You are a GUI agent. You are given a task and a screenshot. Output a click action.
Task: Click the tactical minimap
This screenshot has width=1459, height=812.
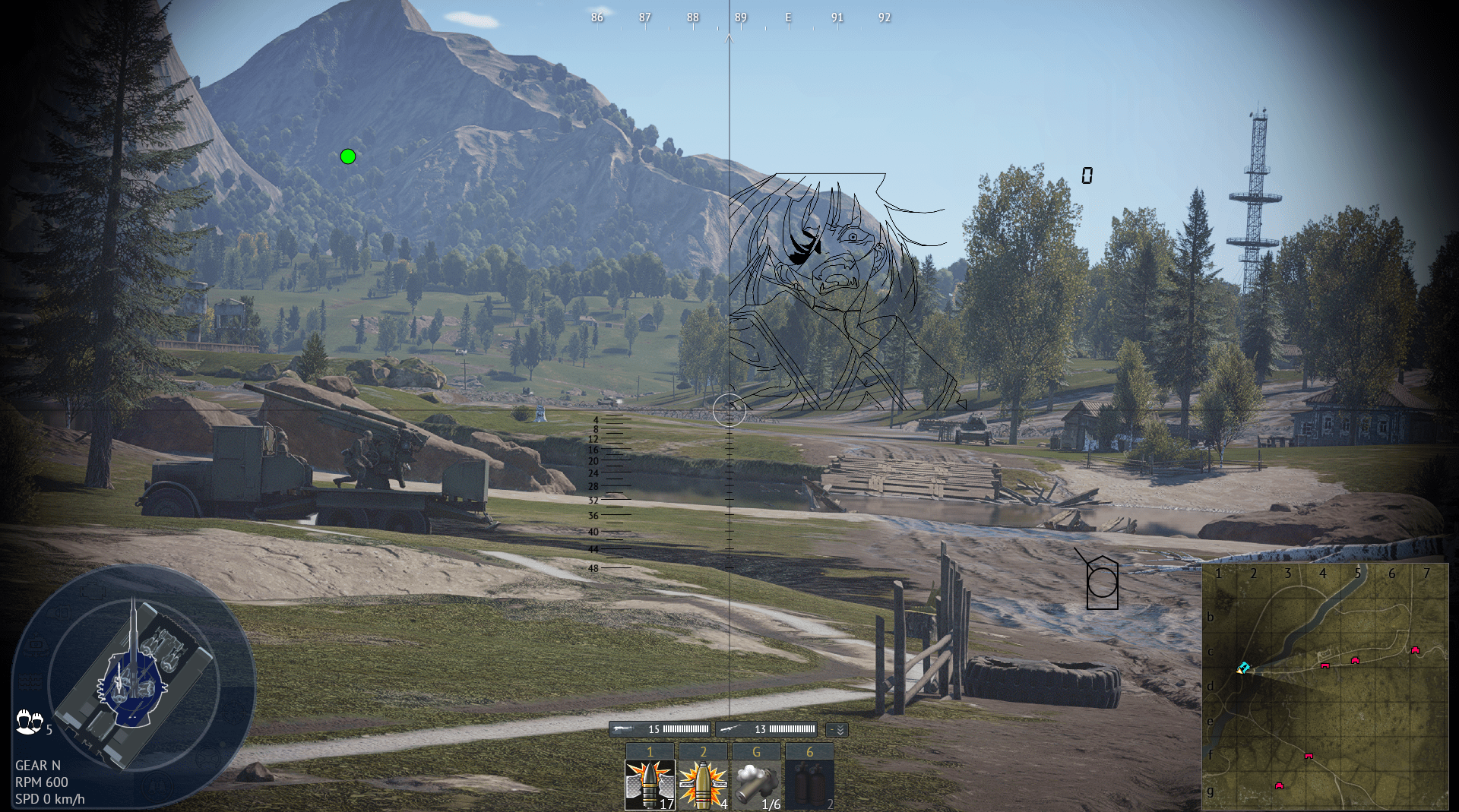1325,687
